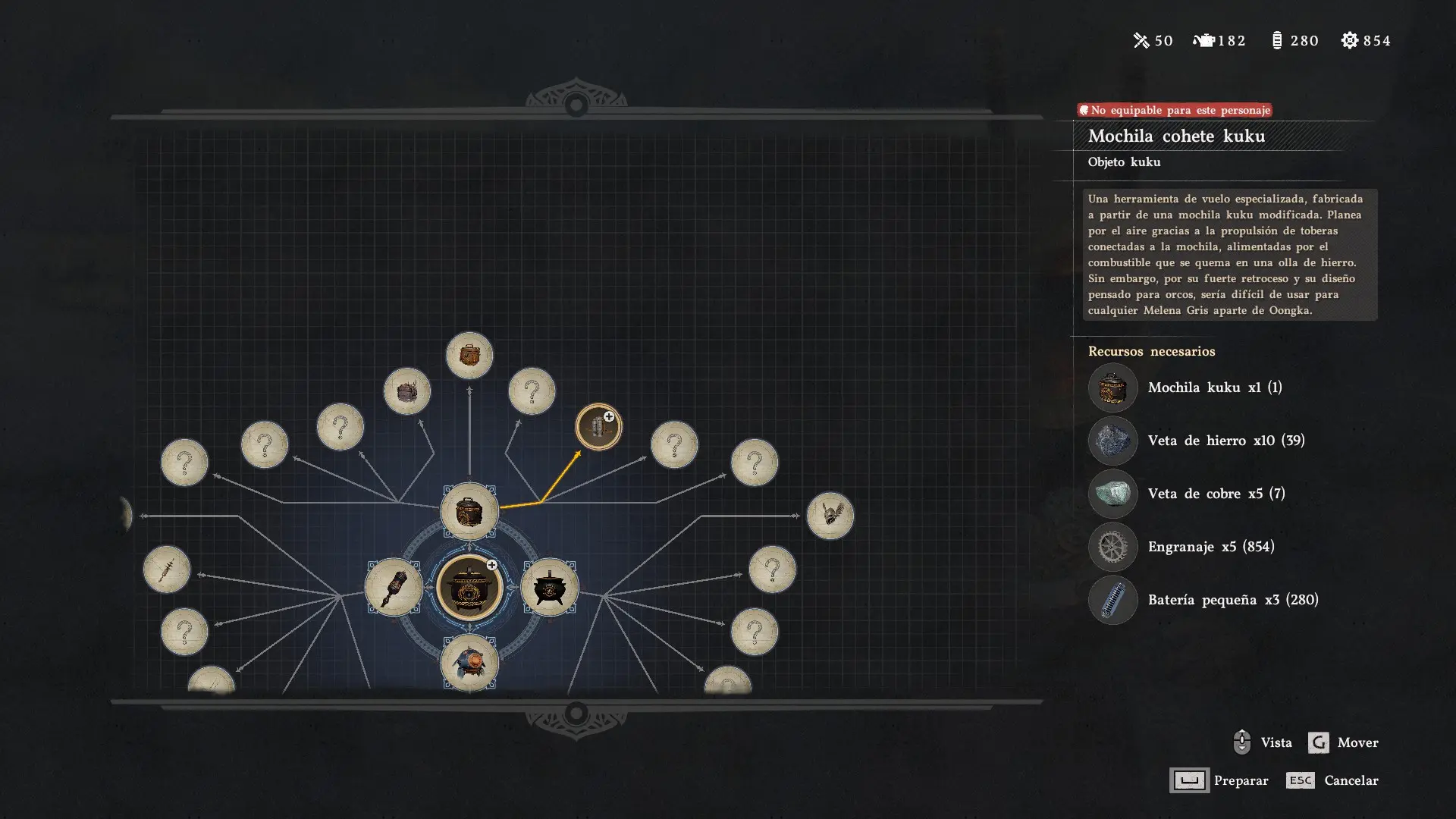Select the Batería pequeña resource icon

pyautogui.click(x=1112, y=600)
